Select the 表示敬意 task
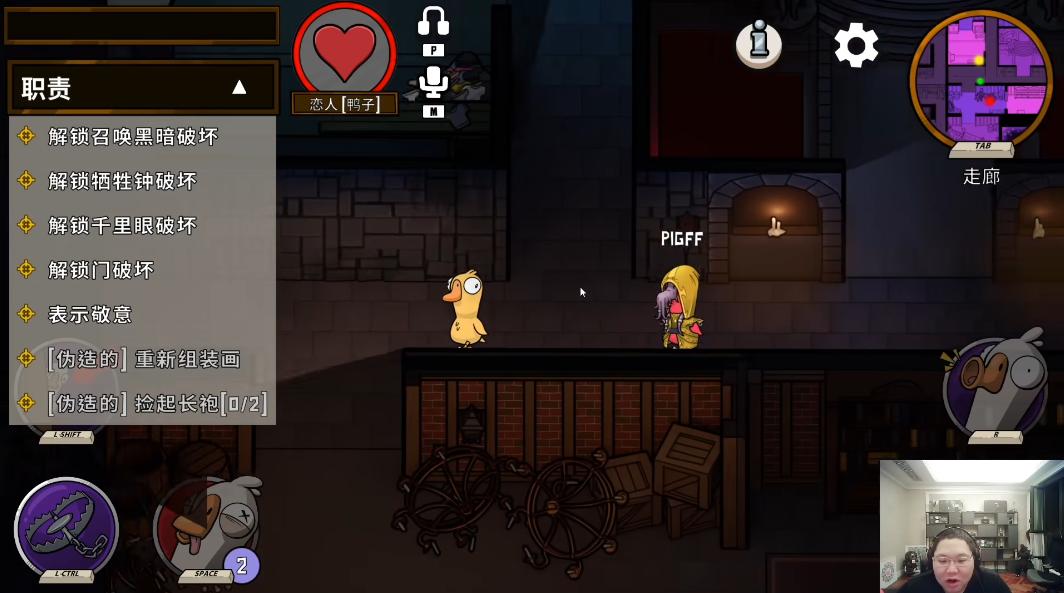1064x593 pixels. [x=90, y=315]
